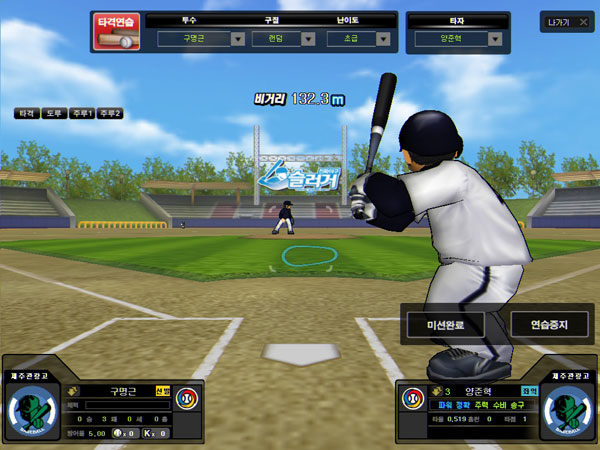Stop practice with 연습중지 button

549,324
